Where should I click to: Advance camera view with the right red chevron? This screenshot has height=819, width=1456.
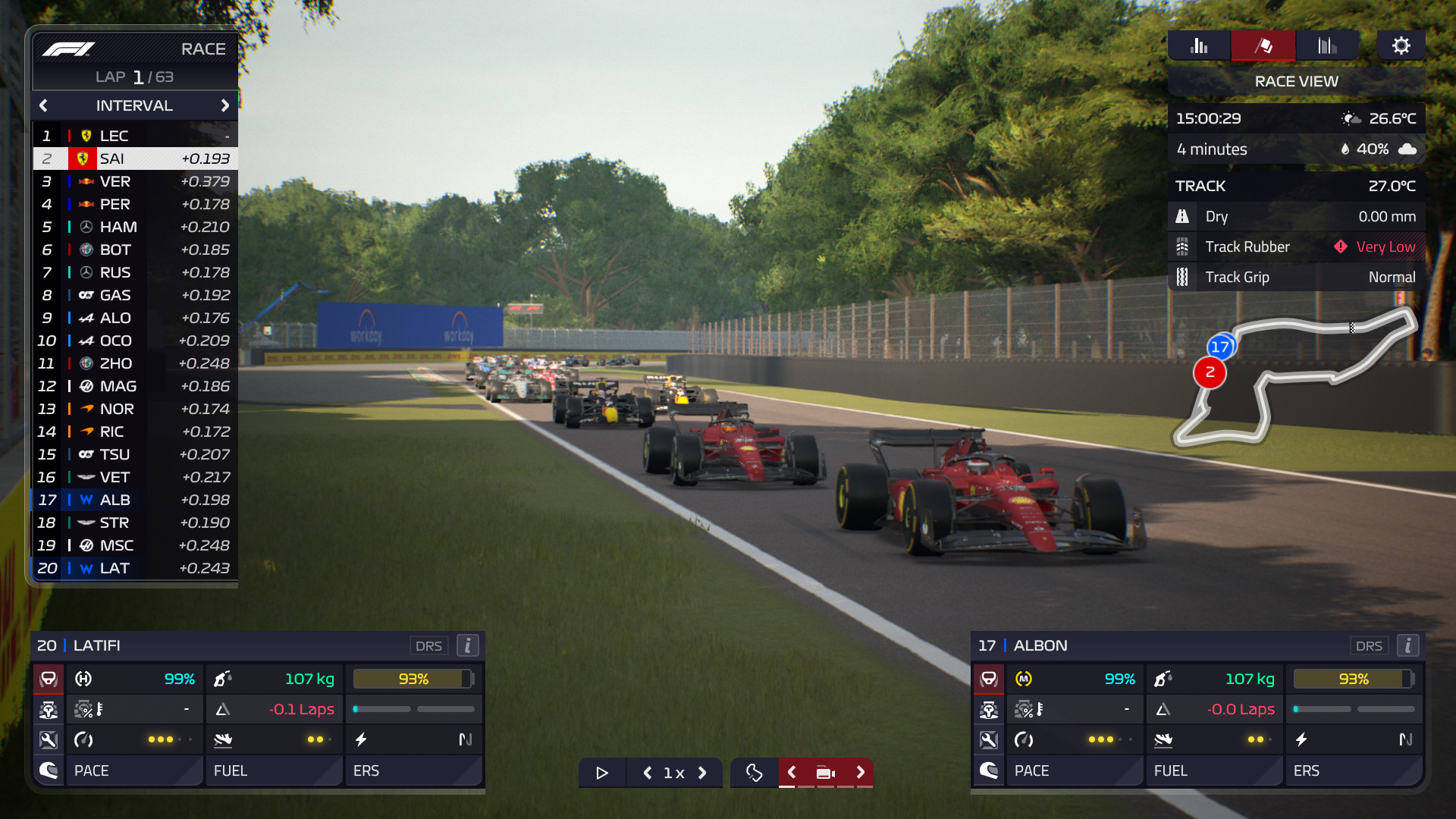click(x=861, y=773)
